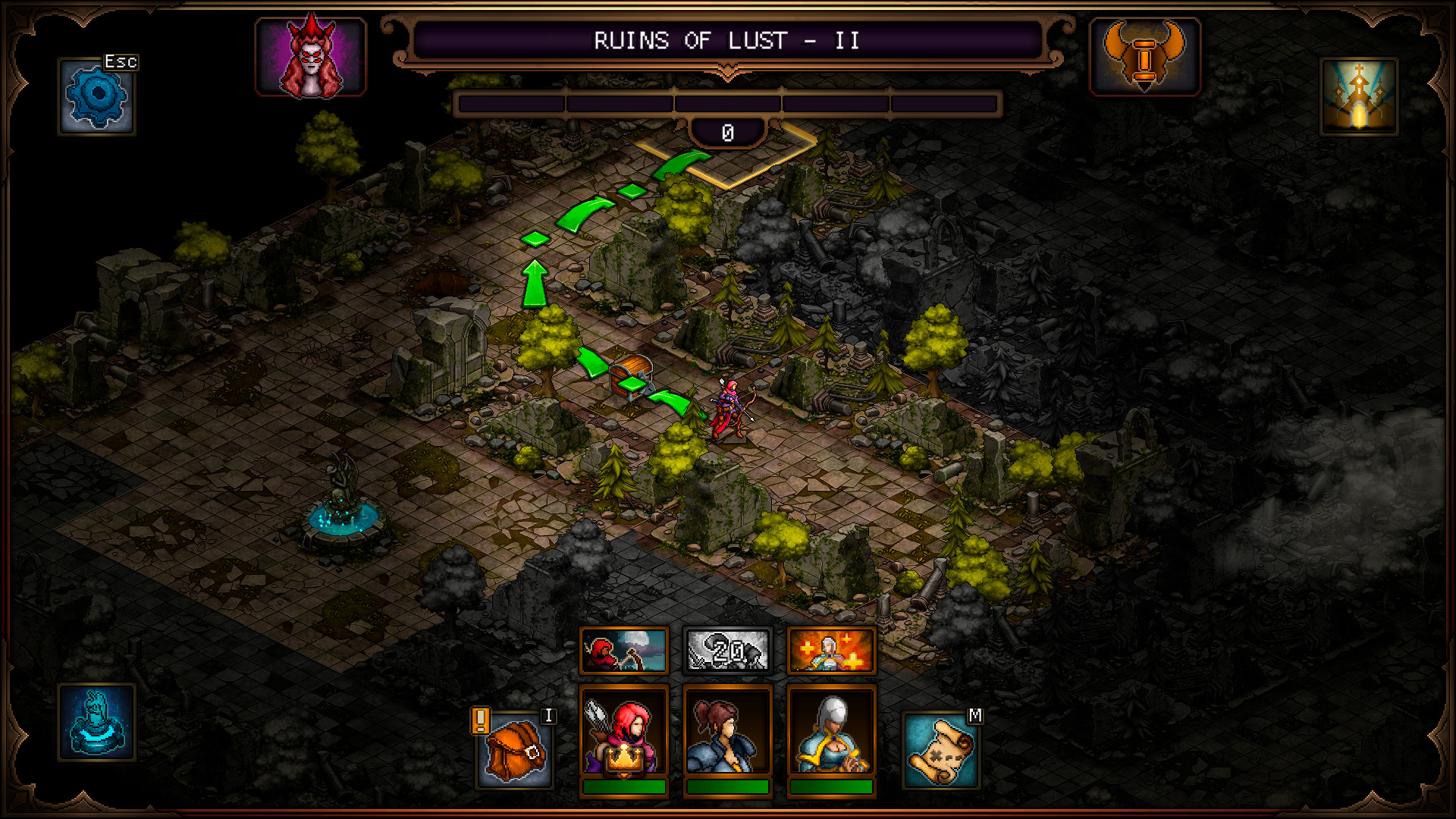Activate the hooded archer camp ability
Image resolution: width=1456 pixels, height=819 pixels.
[x=623, y=651]
